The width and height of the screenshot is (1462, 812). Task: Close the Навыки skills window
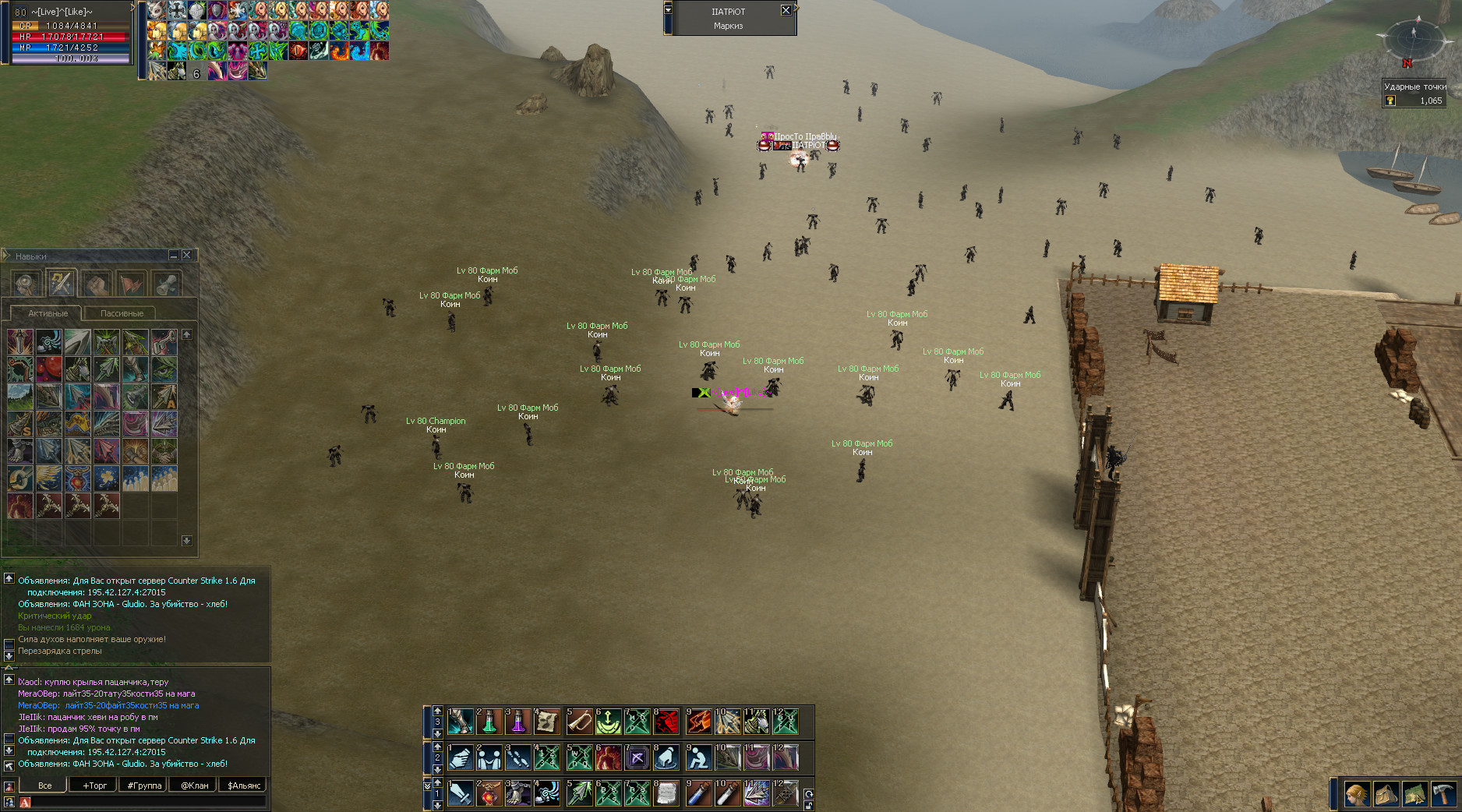point(186,255)
